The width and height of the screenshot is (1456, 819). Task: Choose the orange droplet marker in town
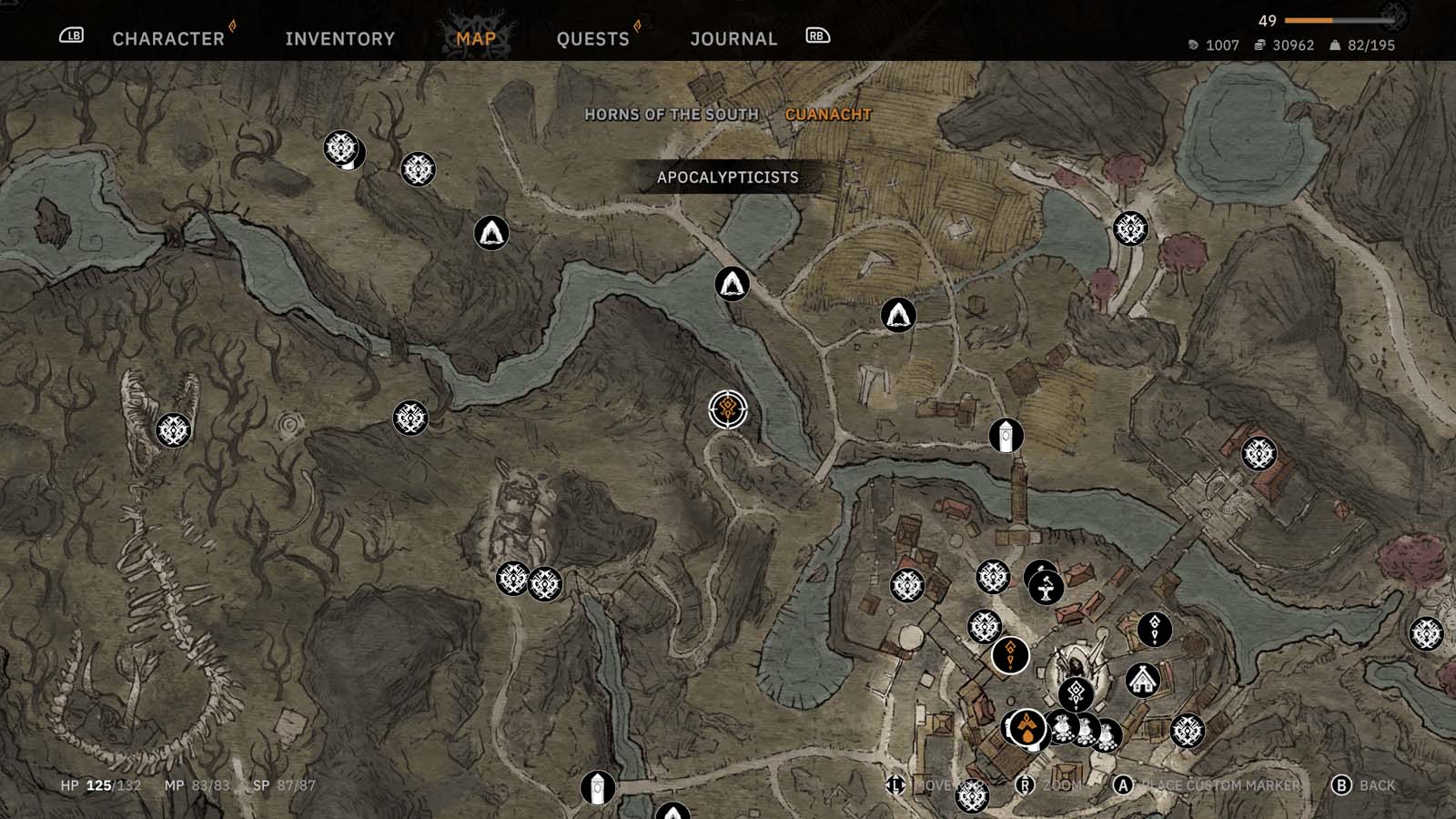click(x=1027, y=728)
